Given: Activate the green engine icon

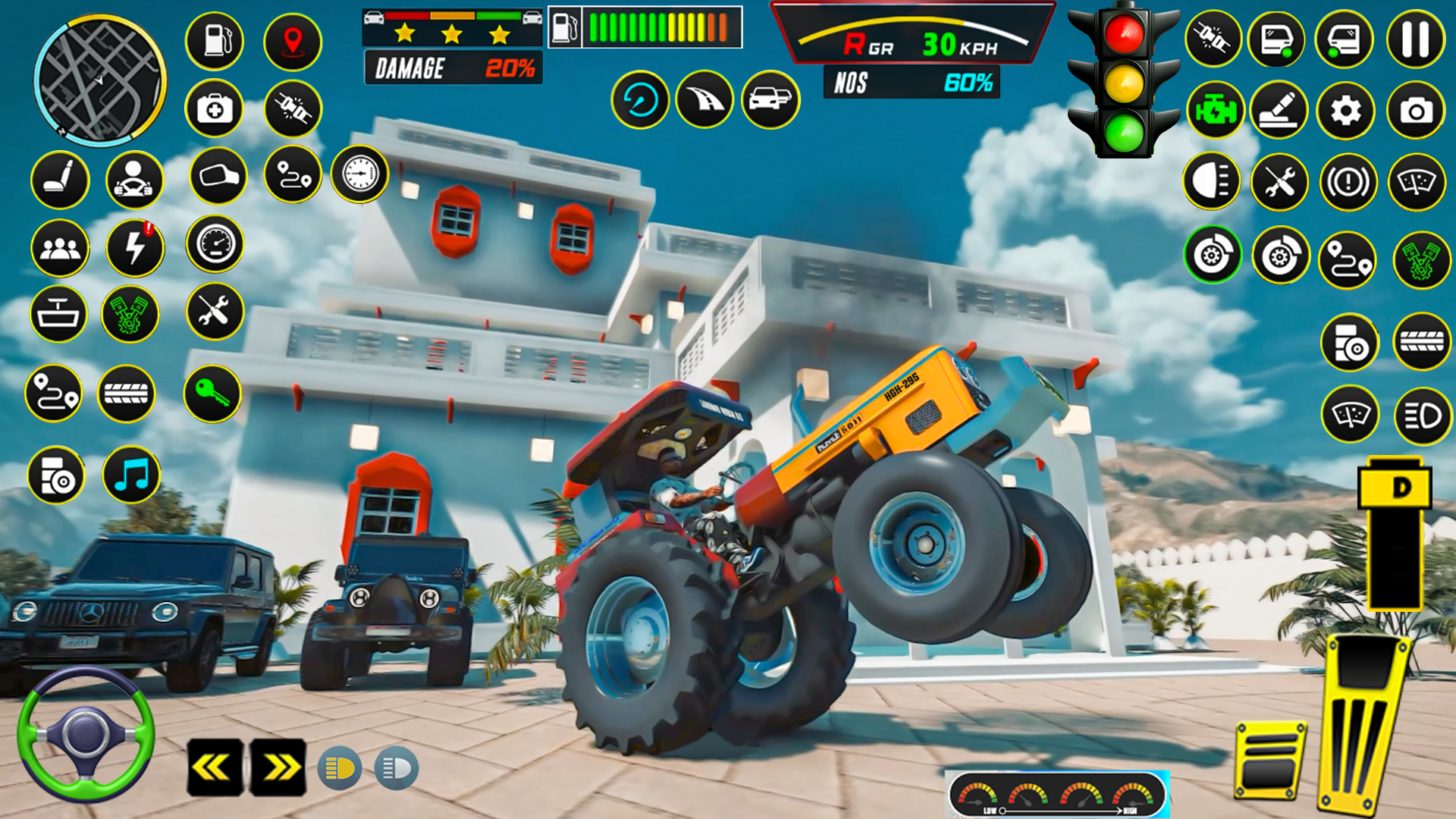Looking at the screenshot, I should pyautogui.click(x=1216, y=111).
